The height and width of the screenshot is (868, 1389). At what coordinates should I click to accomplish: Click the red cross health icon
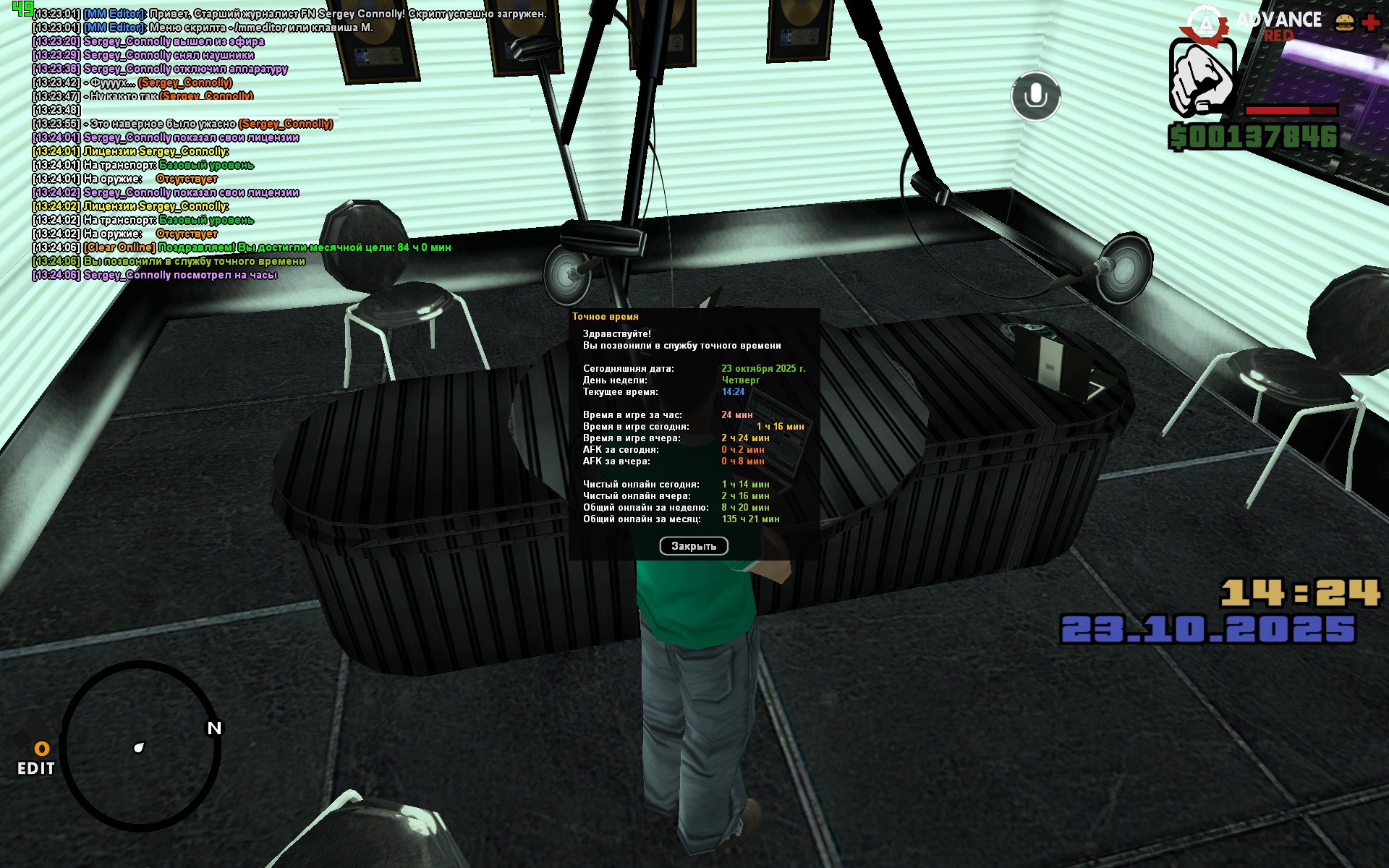(x=1371, y=22)
